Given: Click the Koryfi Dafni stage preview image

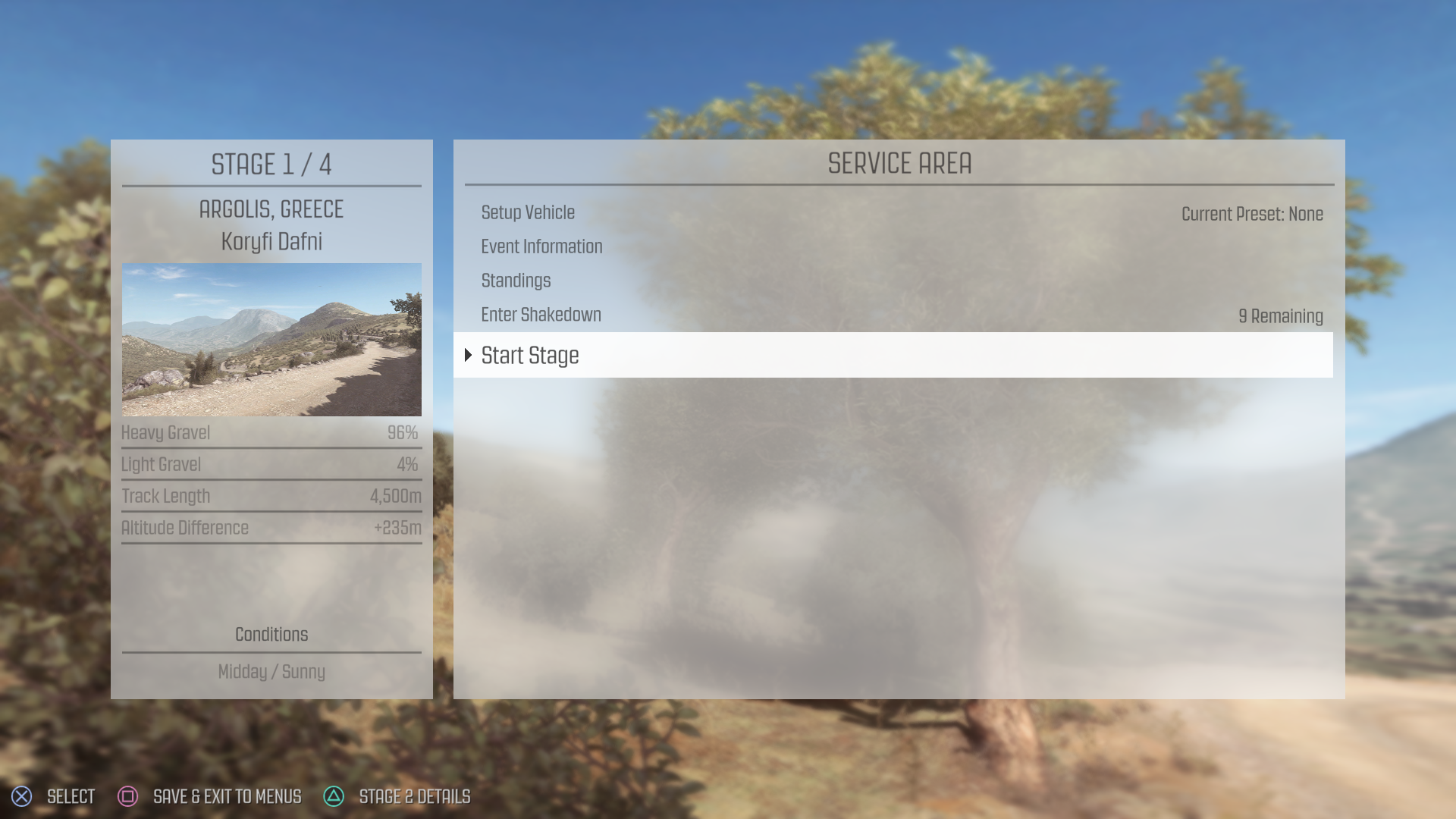Looking at the screenshot, I should (x=271, y=339).
